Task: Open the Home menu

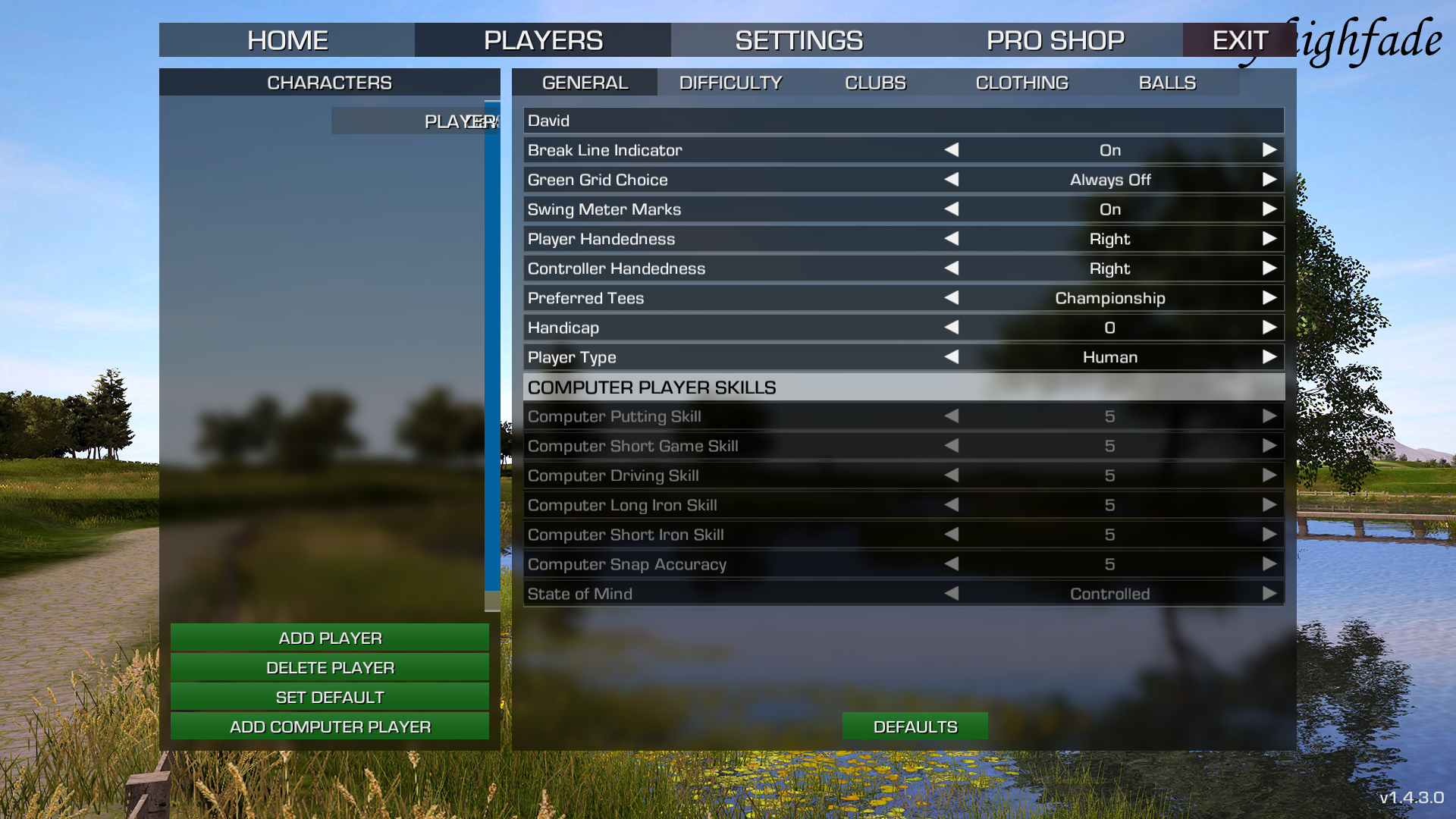Action: pos(287,40)
